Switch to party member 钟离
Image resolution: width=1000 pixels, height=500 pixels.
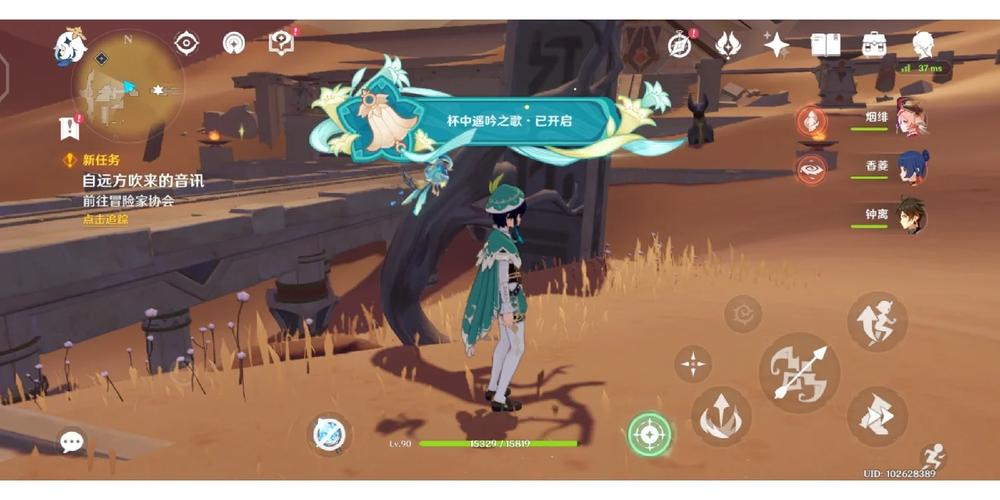click(910, 216)
